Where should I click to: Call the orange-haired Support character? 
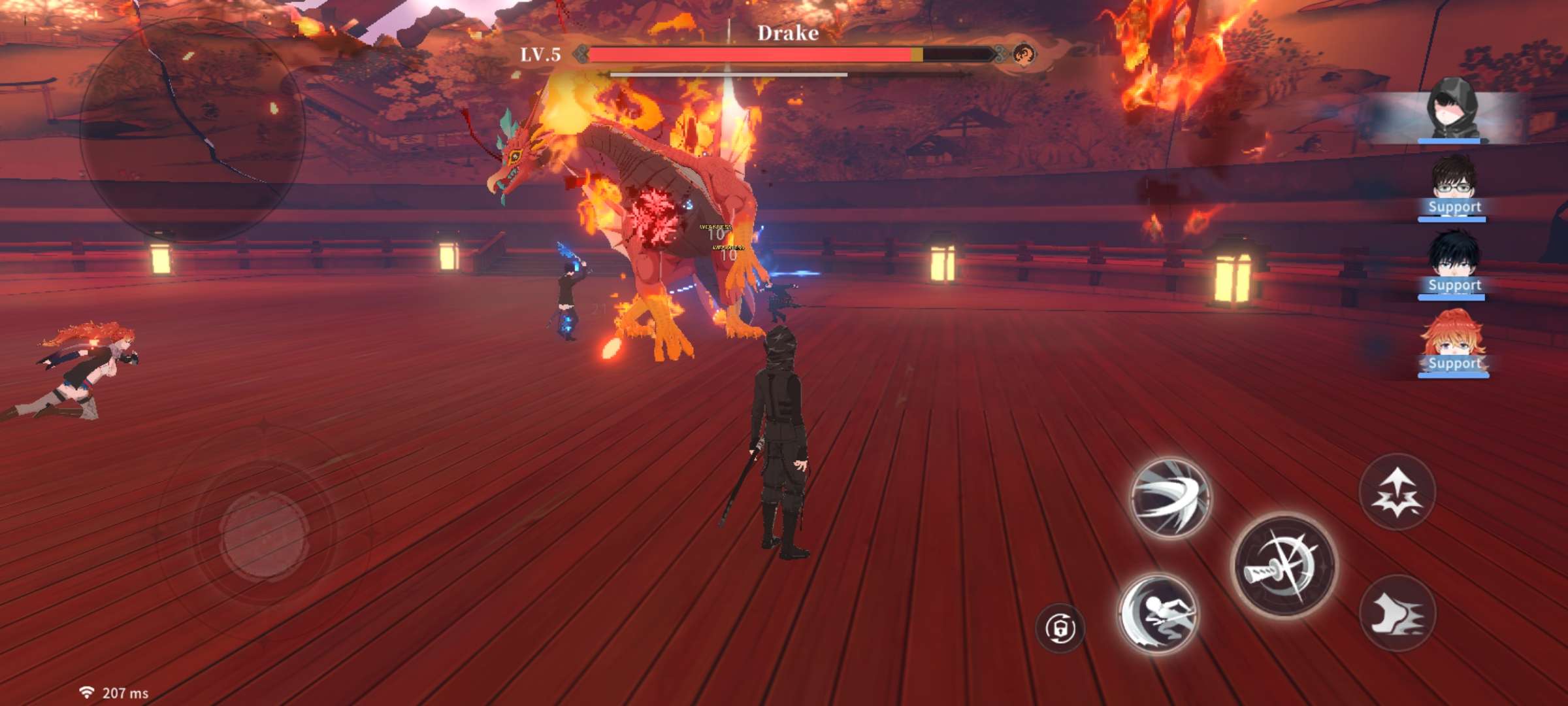(x=1453, y=345)
